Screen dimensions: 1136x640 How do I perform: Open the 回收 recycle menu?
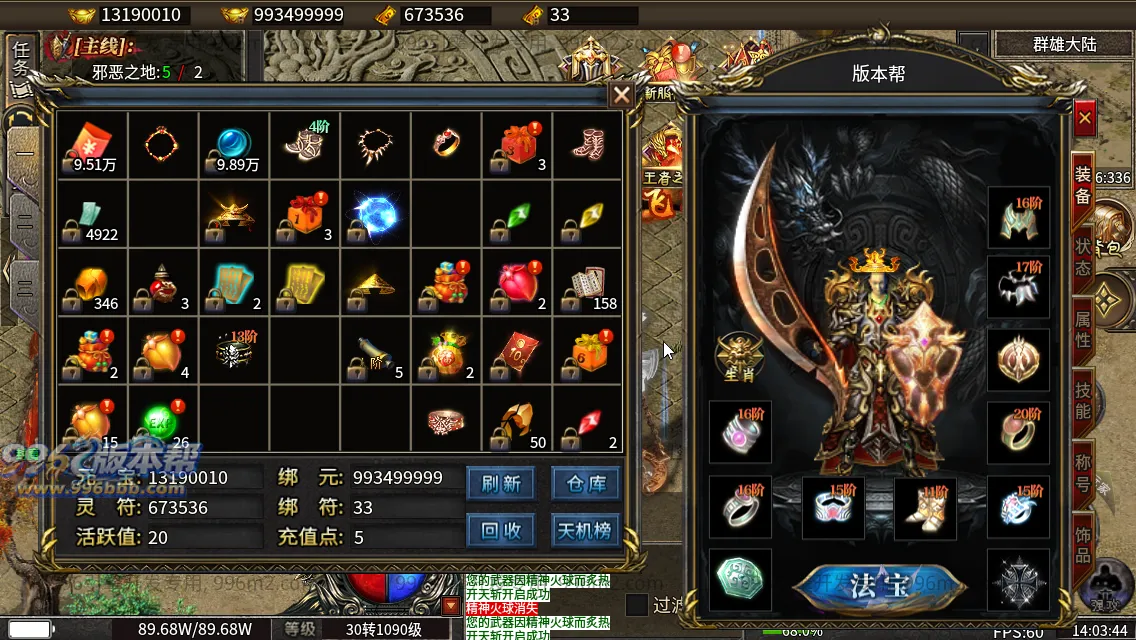501,530
